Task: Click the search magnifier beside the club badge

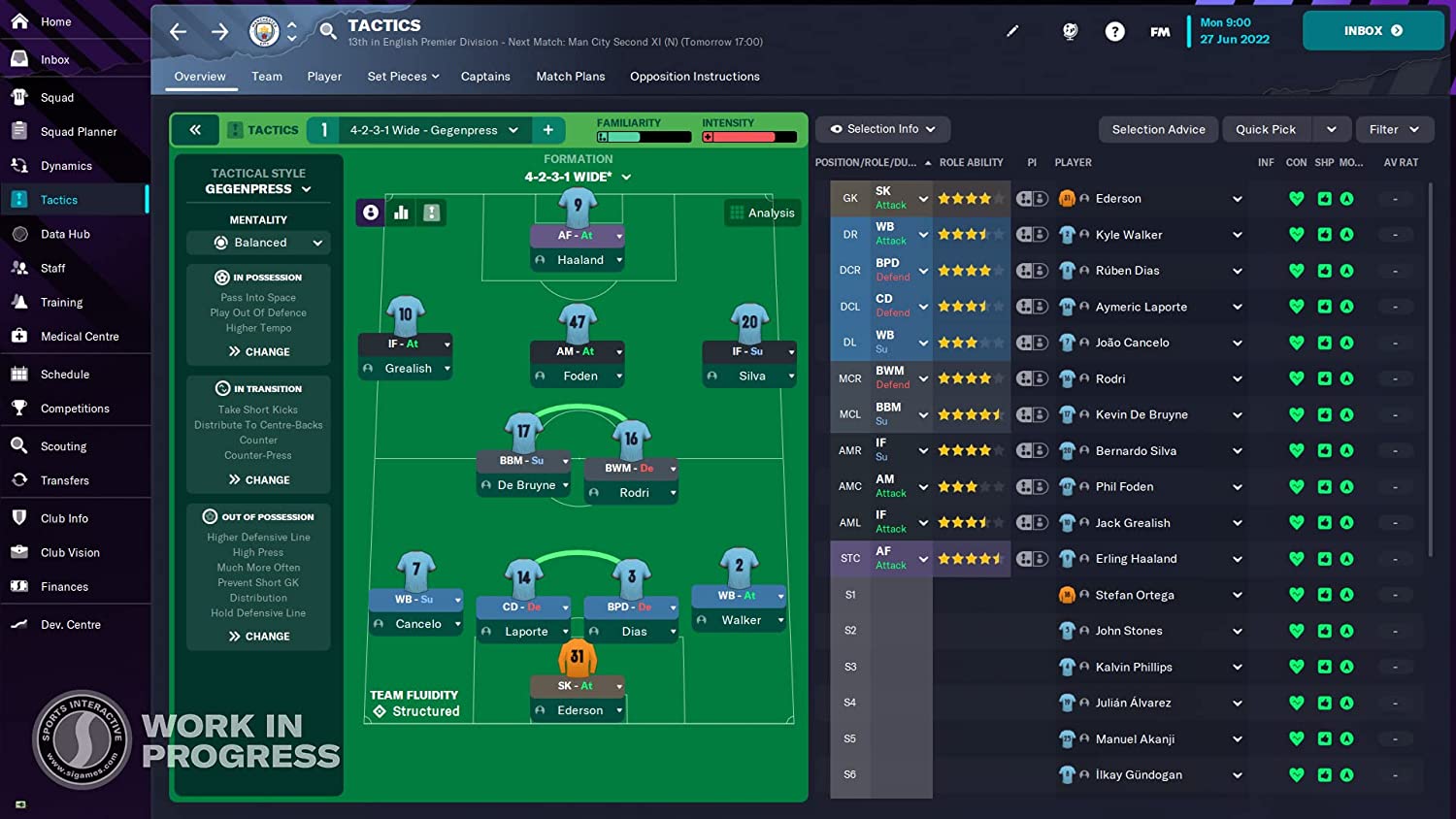Action: [328, 31]
